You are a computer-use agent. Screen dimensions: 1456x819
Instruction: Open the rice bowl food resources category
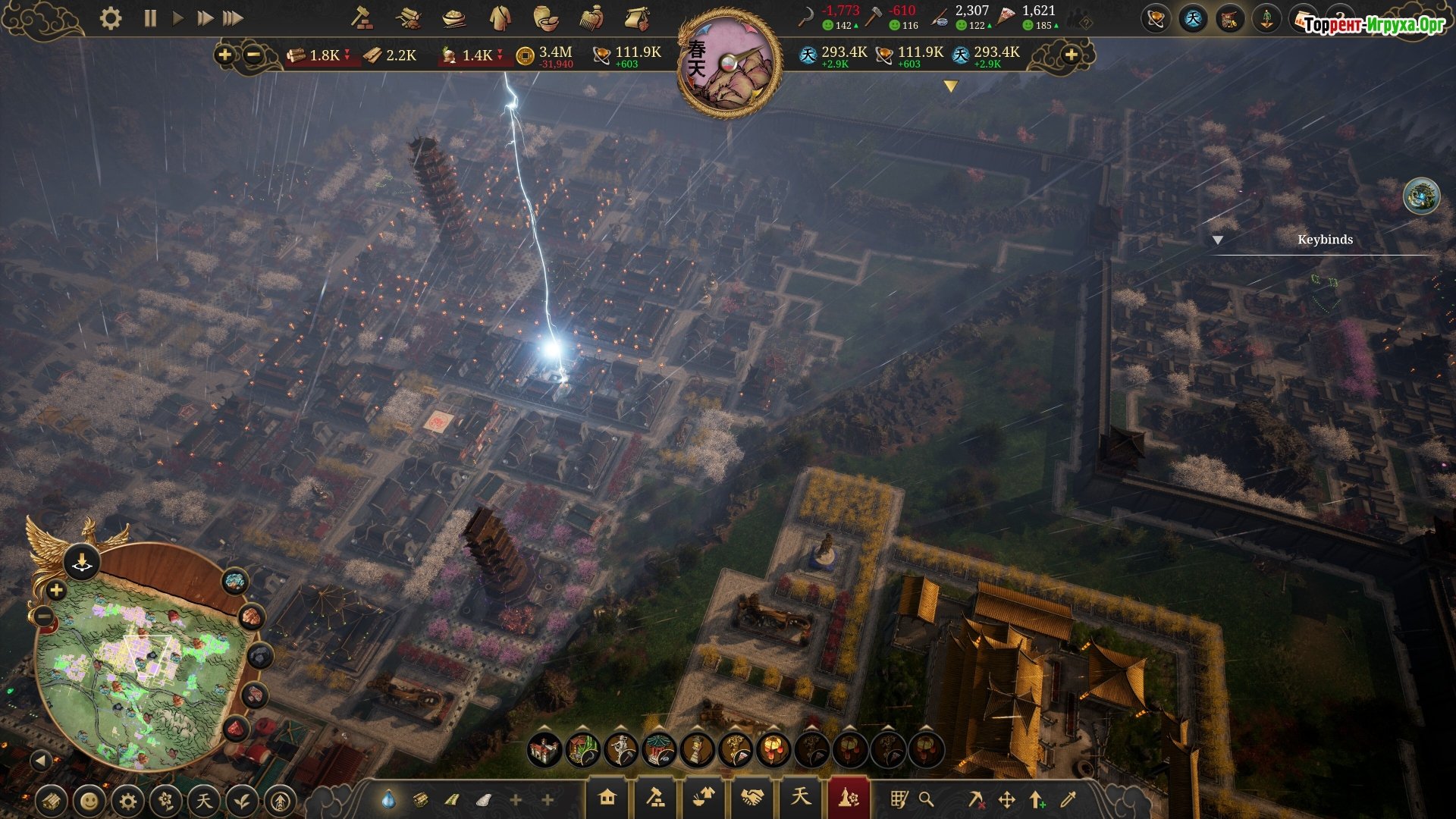[453, 18]
